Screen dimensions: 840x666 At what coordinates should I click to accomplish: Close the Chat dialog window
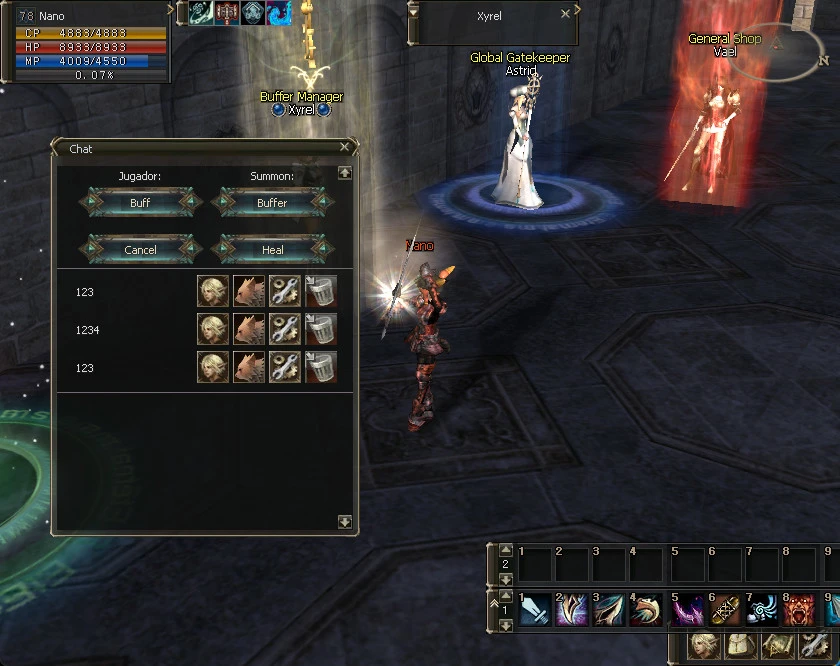click(x=344, y=148)
